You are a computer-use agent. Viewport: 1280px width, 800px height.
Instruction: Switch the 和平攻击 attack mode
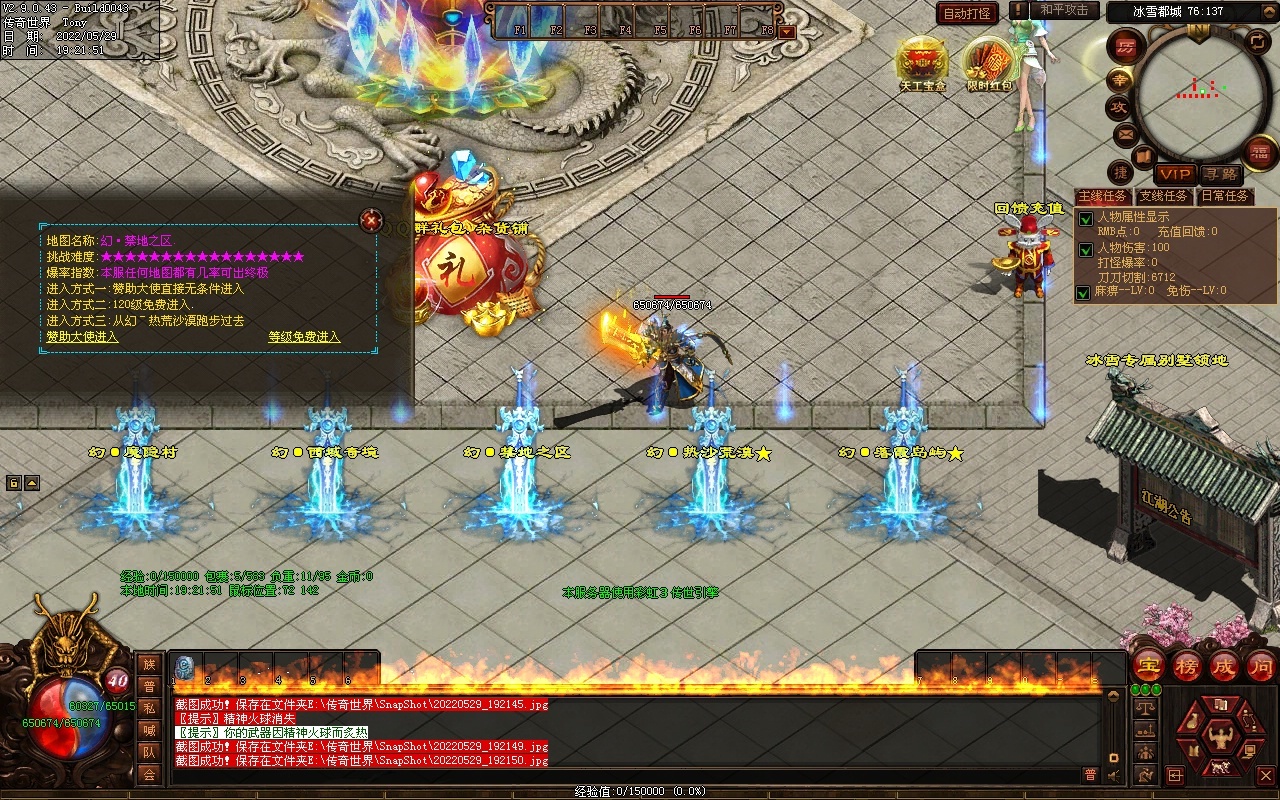point(1064,10)
